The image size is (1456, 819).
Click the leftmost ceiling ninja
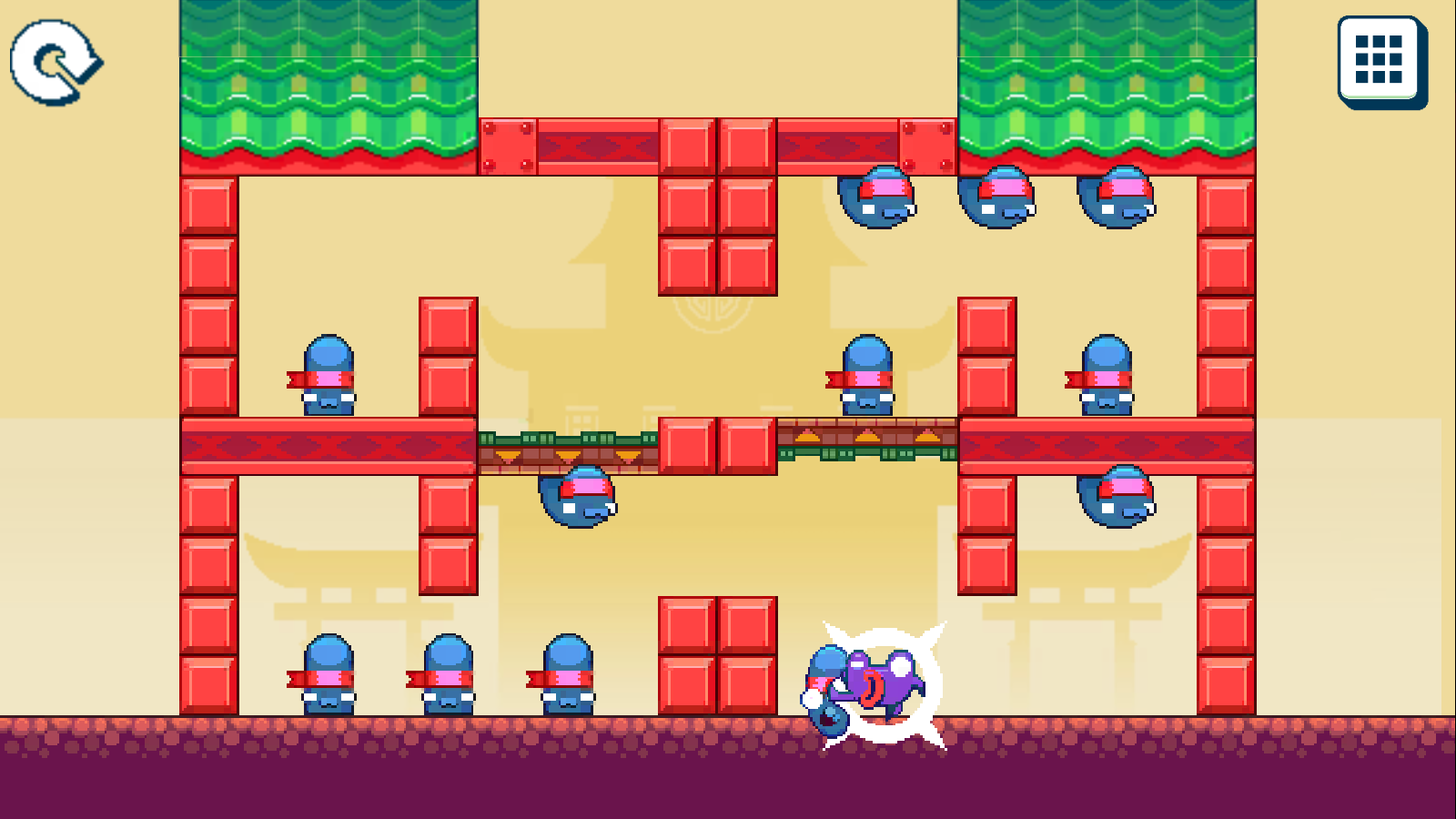(879, 196)
